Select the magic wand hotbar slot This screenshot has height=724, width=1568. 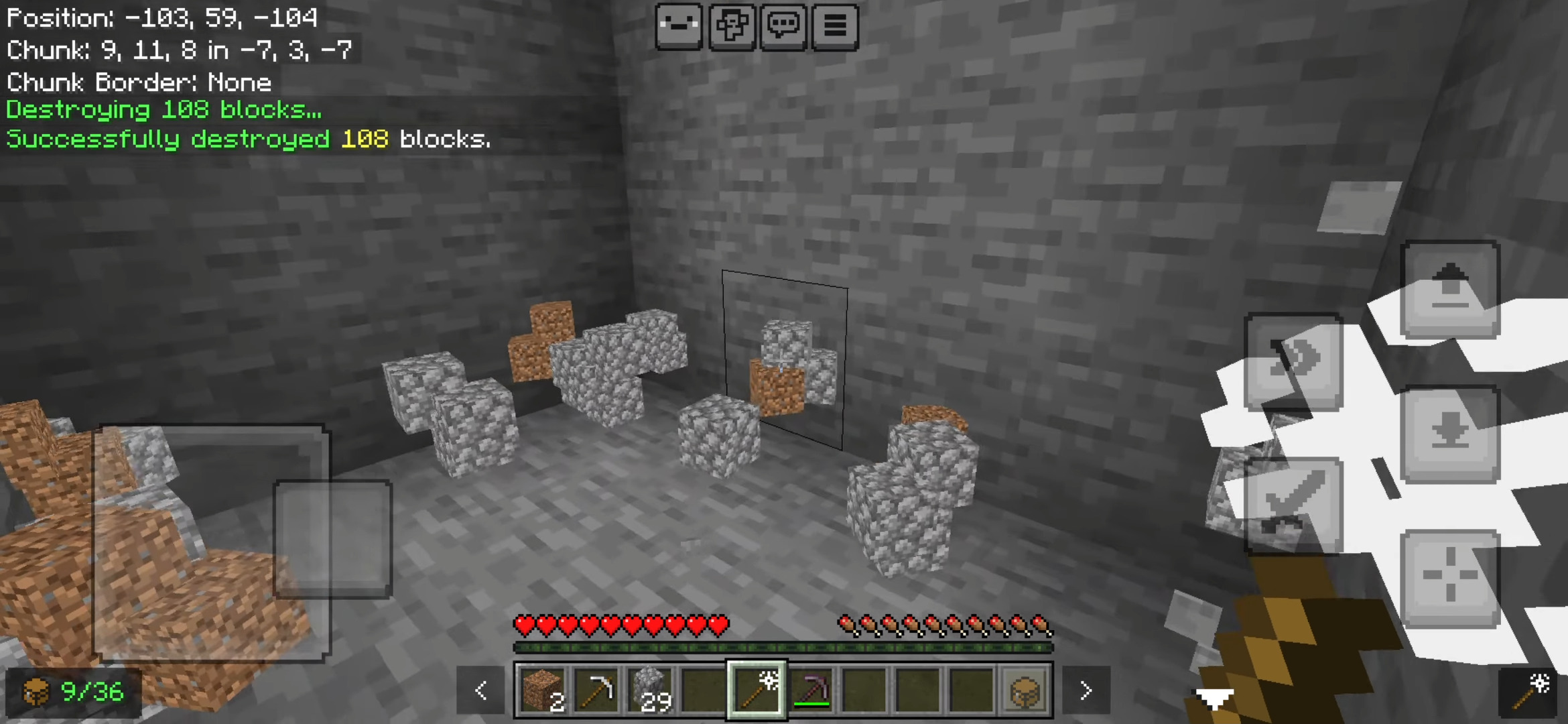pyautogui.click(x=757, y=690)
